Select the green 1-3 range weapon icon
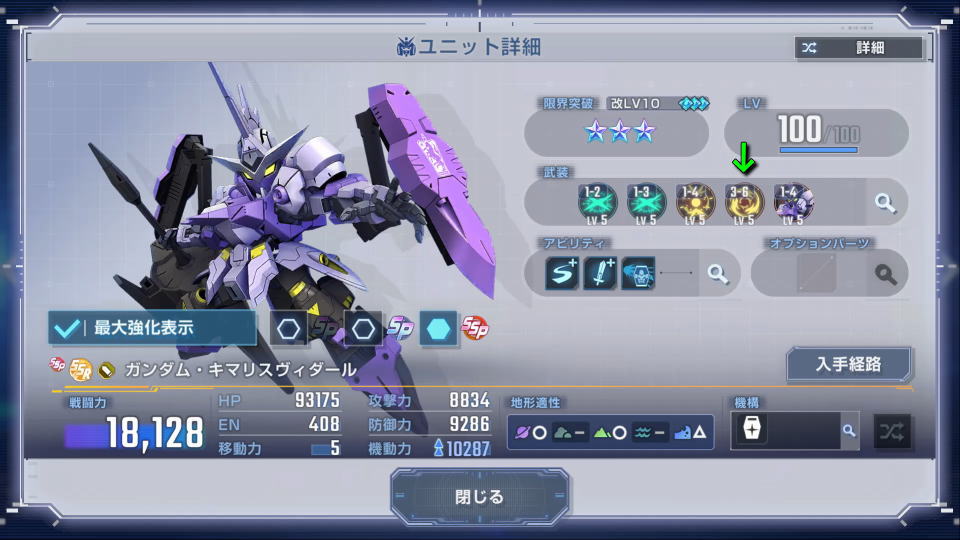This screenshot has width=960, height=540. click(x=645, y=203)
